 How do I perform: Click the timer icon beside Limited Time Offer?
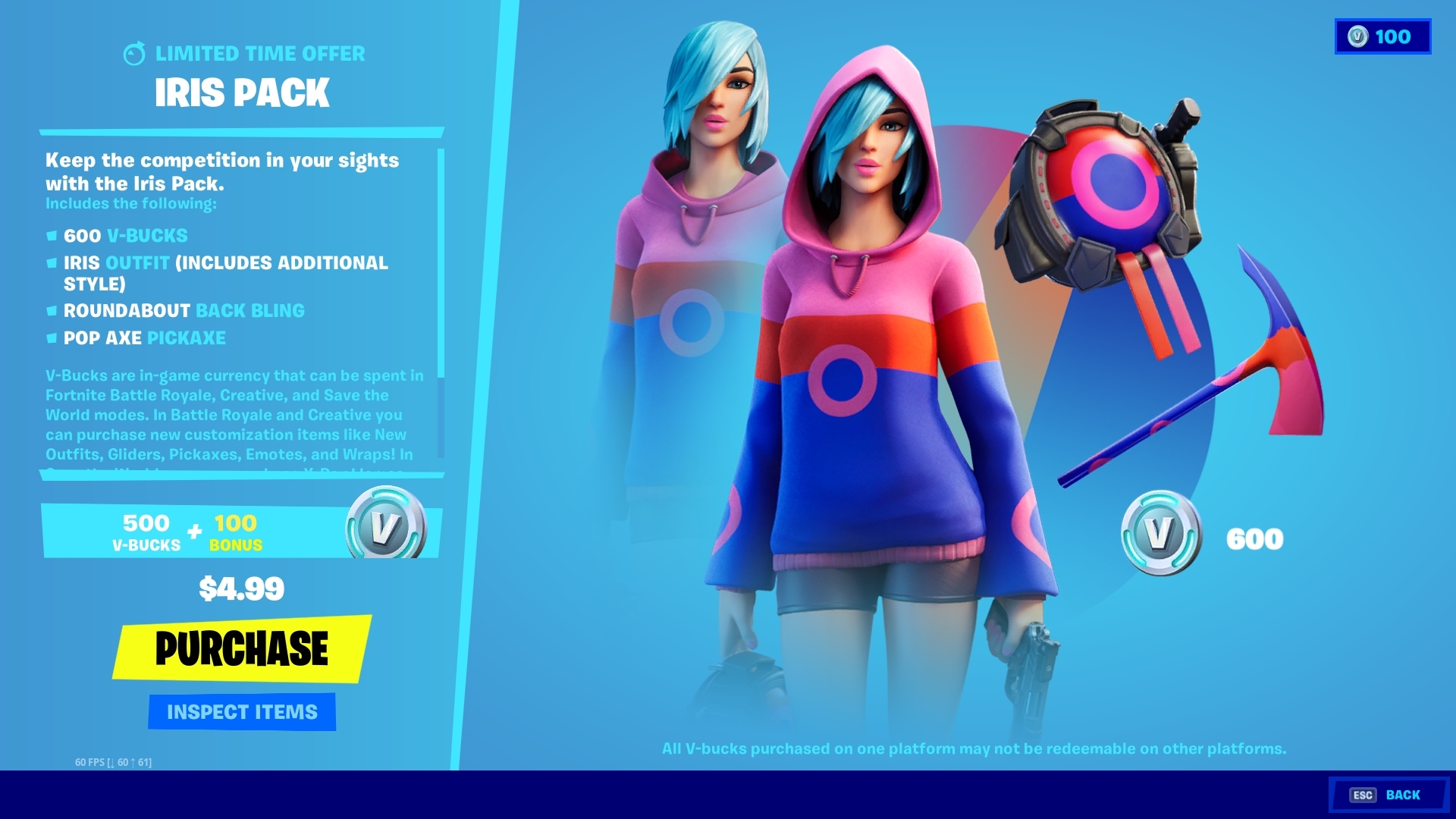(x=135, y=54)
